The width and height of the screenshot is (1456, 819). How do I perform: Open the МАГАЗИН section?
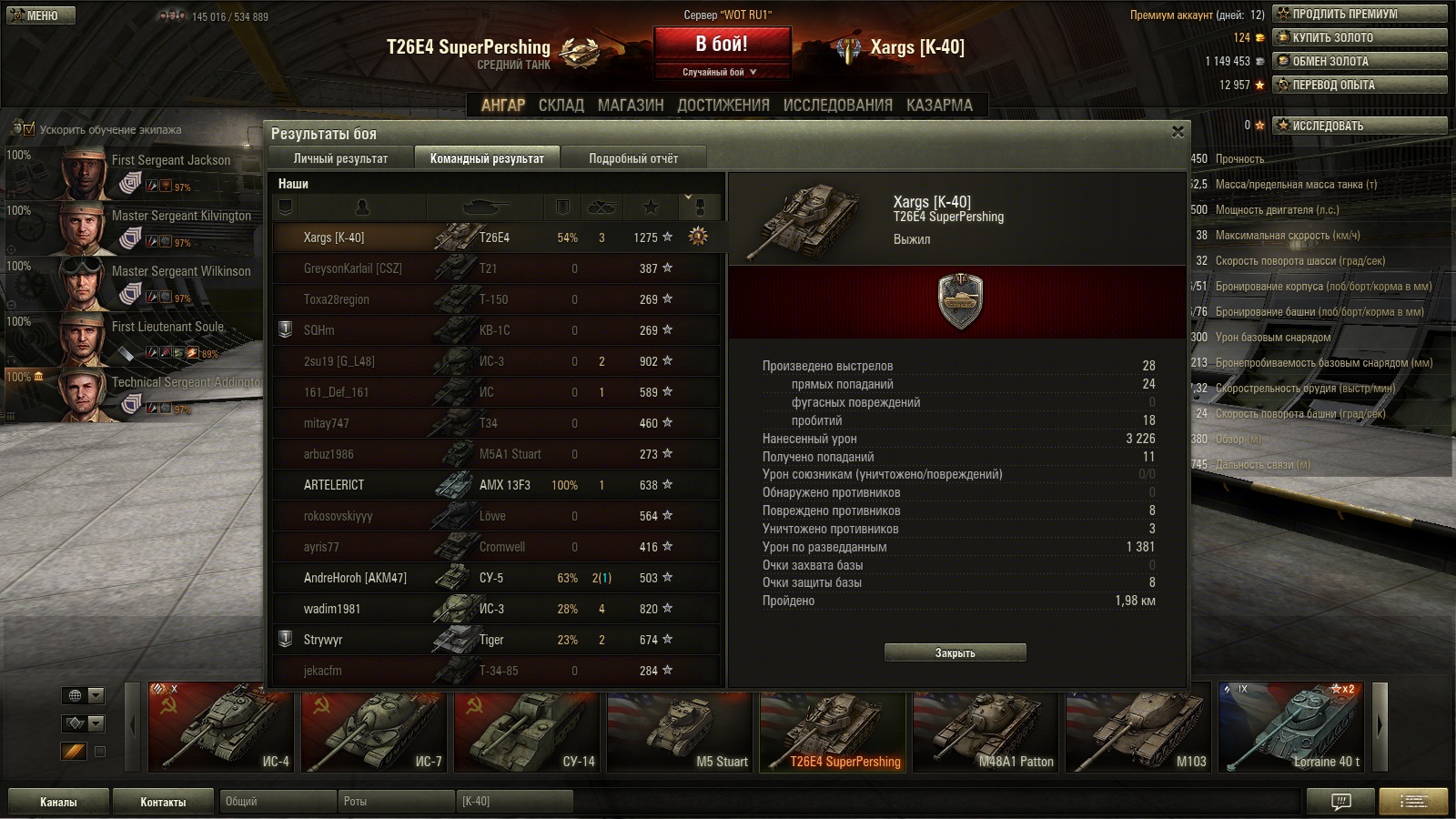coord(631,106)
